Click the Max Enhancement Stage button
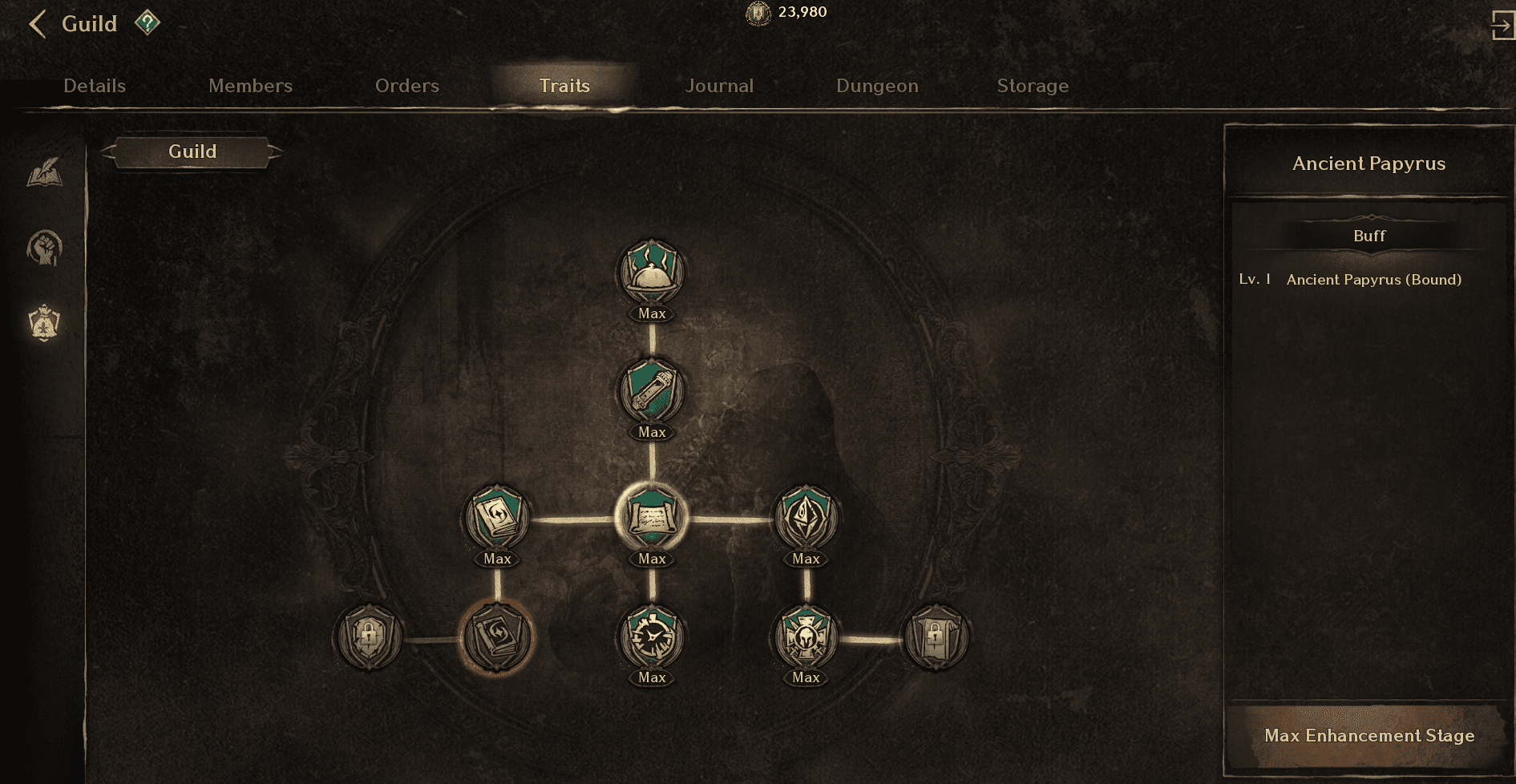The width and height of the screenshot is (1516, 784). pyautogui.click(x=1368, y=736)
